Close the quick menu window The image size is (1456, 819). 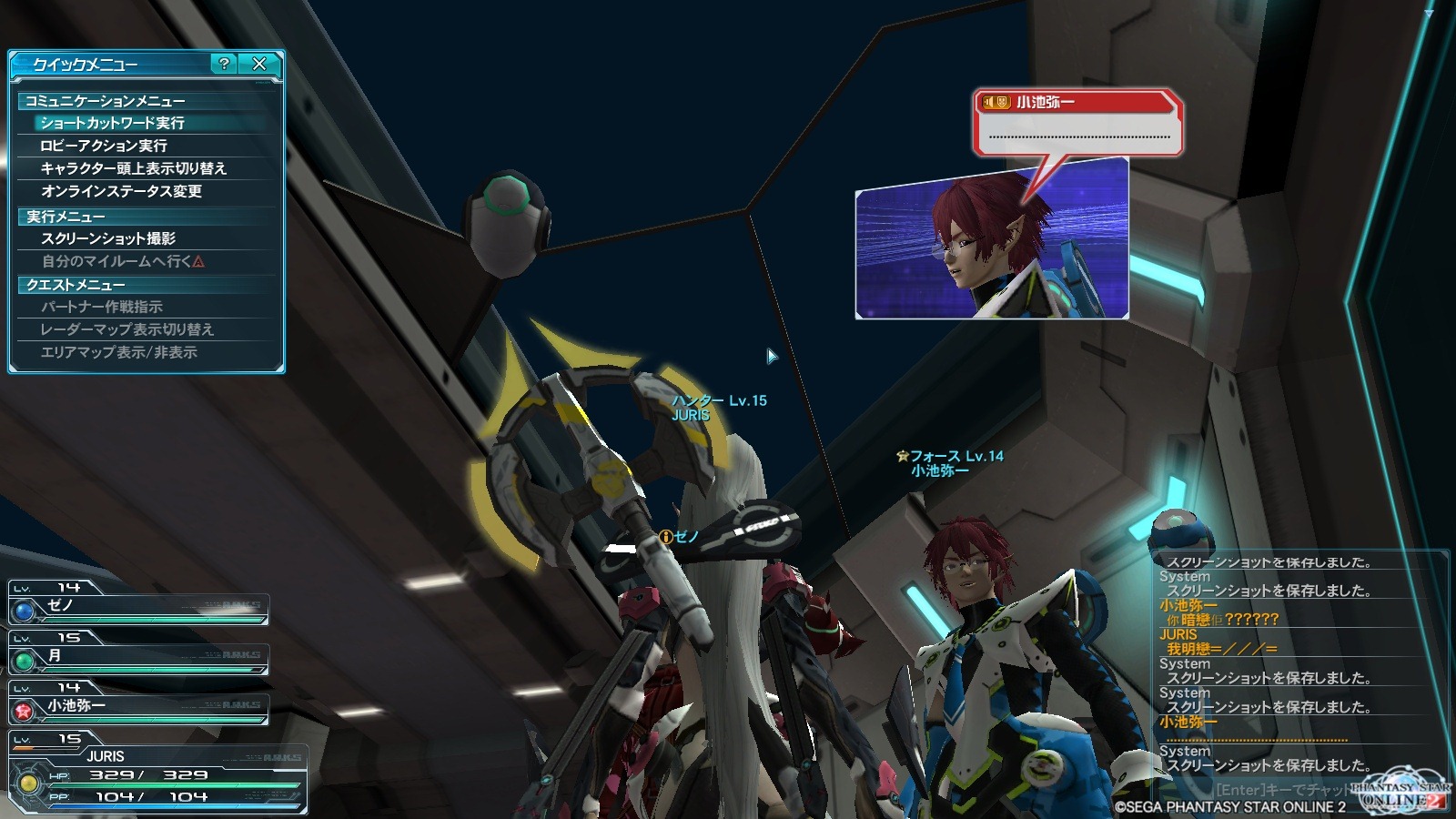[259, 64]
